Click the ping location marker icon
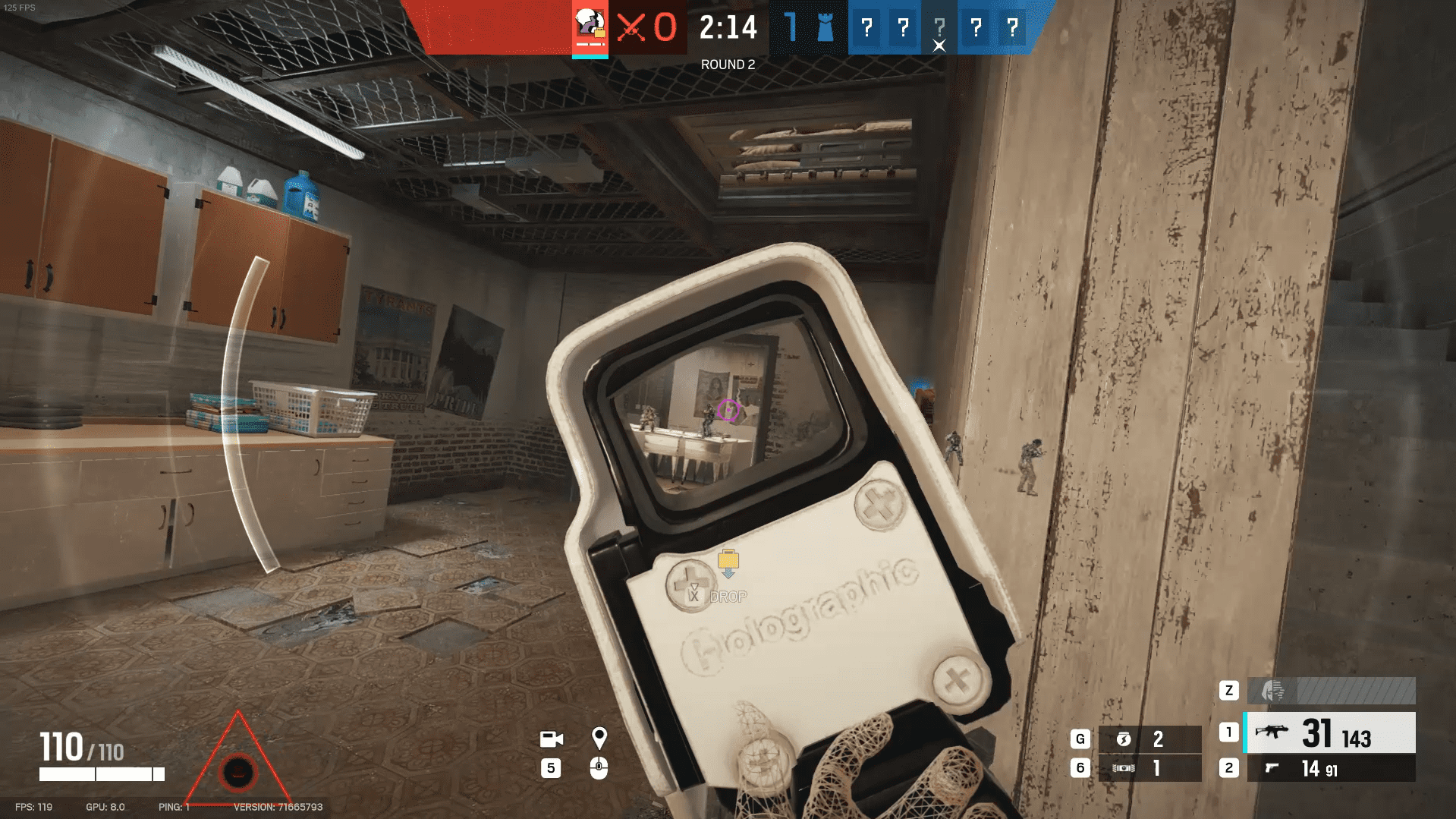 point(601,736)
